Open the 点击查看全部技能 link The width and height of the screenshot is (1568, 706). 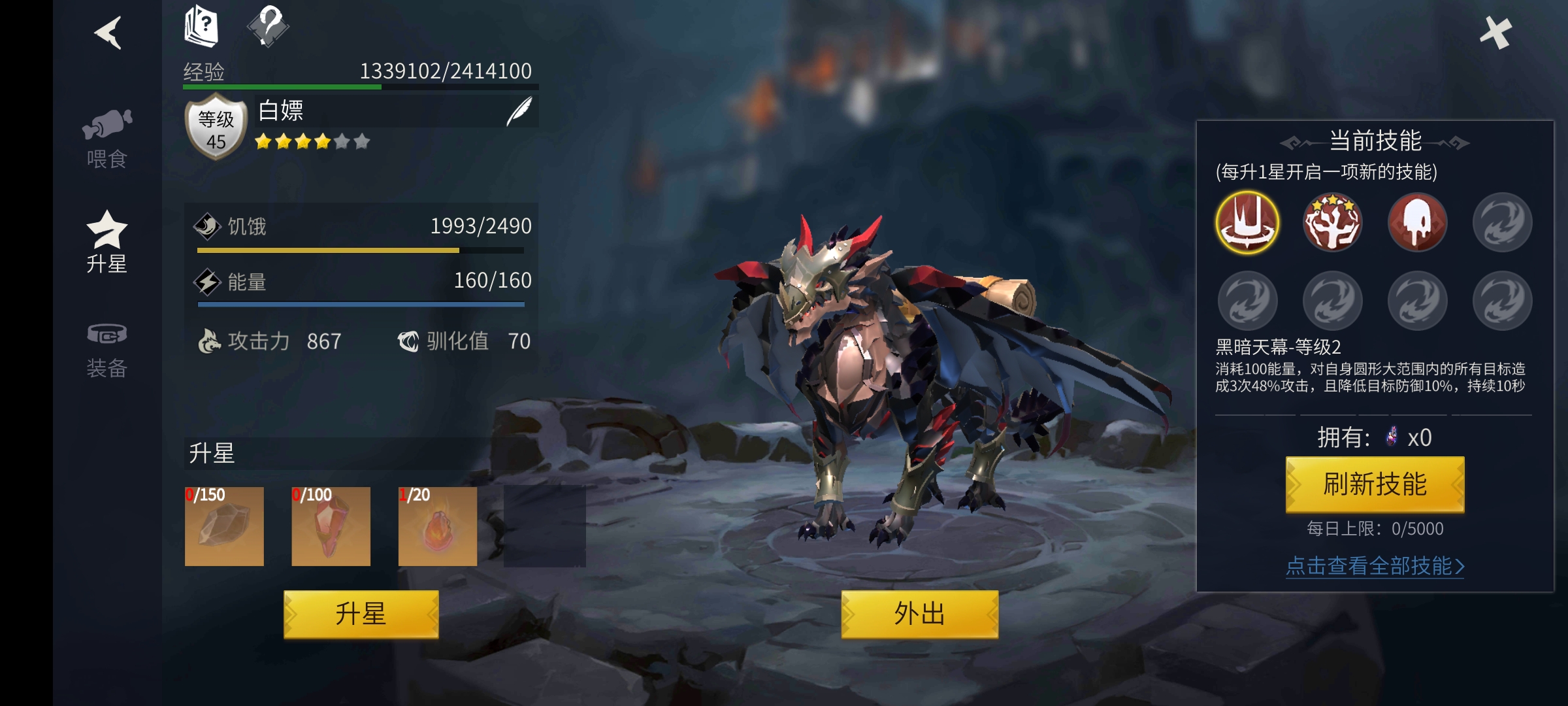[x=1375, y=566]
